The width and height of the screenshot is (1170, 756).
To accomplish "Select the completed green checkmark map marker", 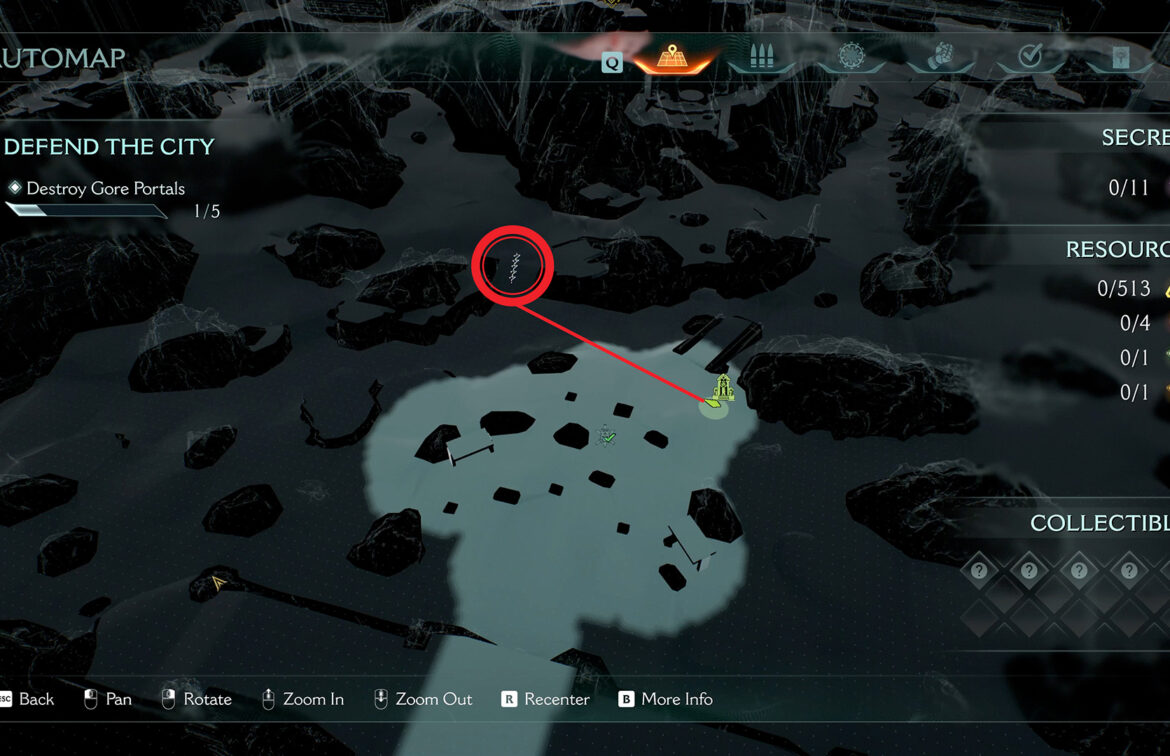I will pos(606,435).
